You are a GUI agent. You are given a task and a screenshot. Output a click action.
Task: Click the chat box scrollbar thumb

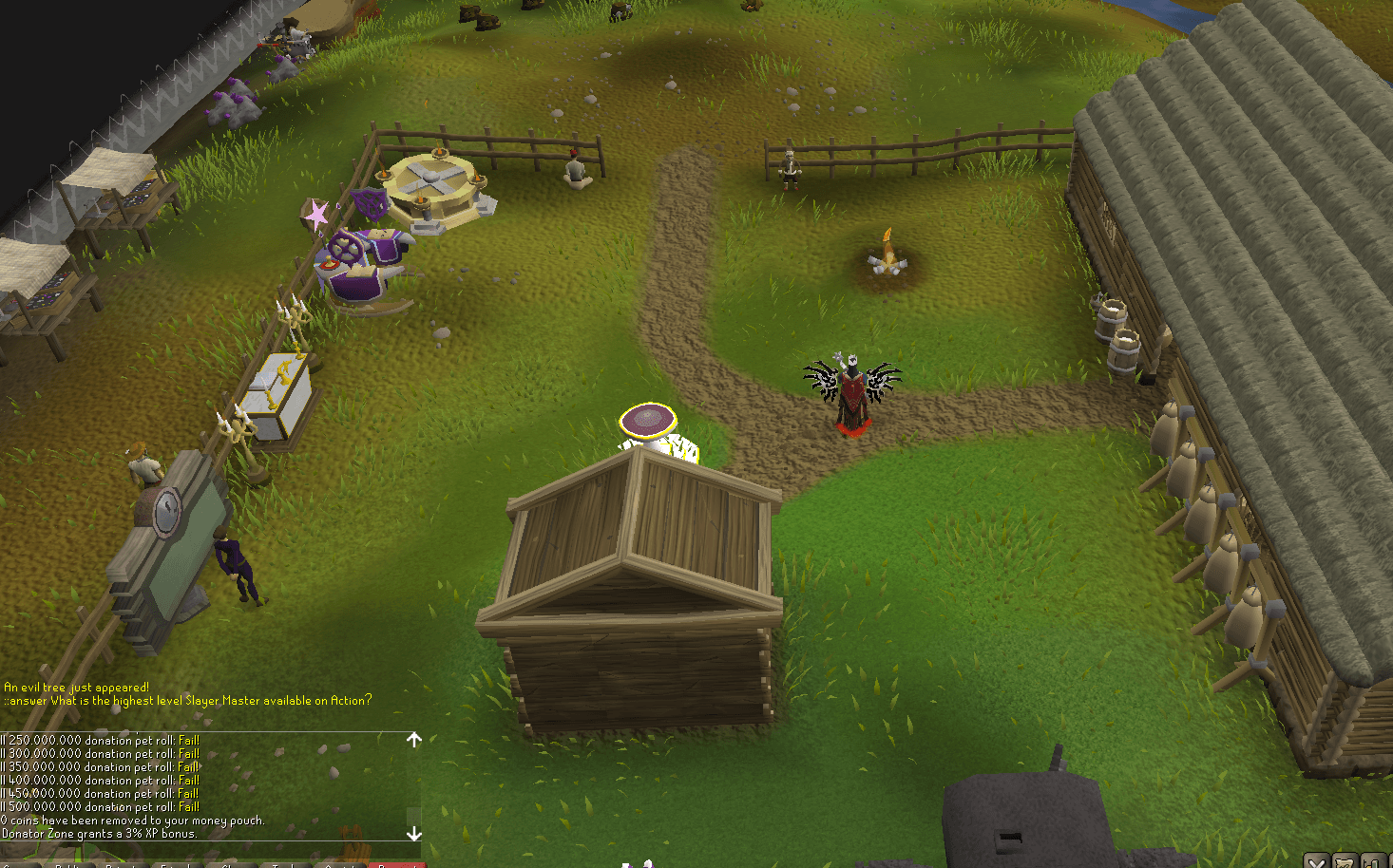414,815
